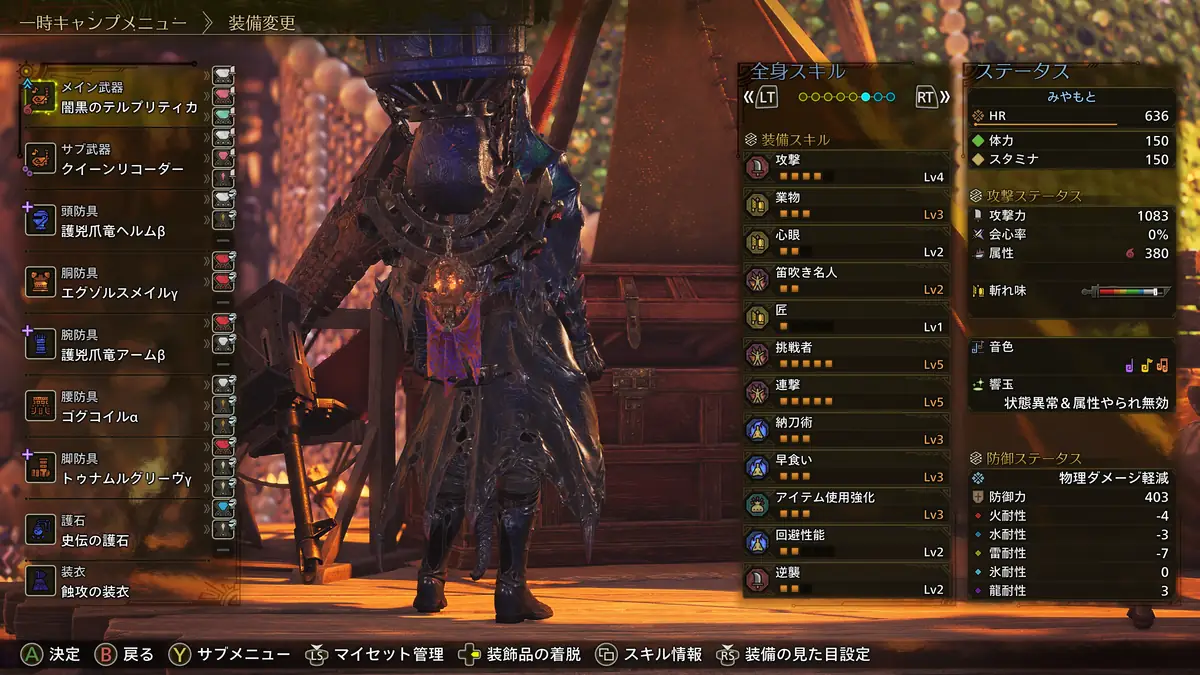
Task: Choose chest armor エグゾルスメイルγ
Action: click(120, 282)
